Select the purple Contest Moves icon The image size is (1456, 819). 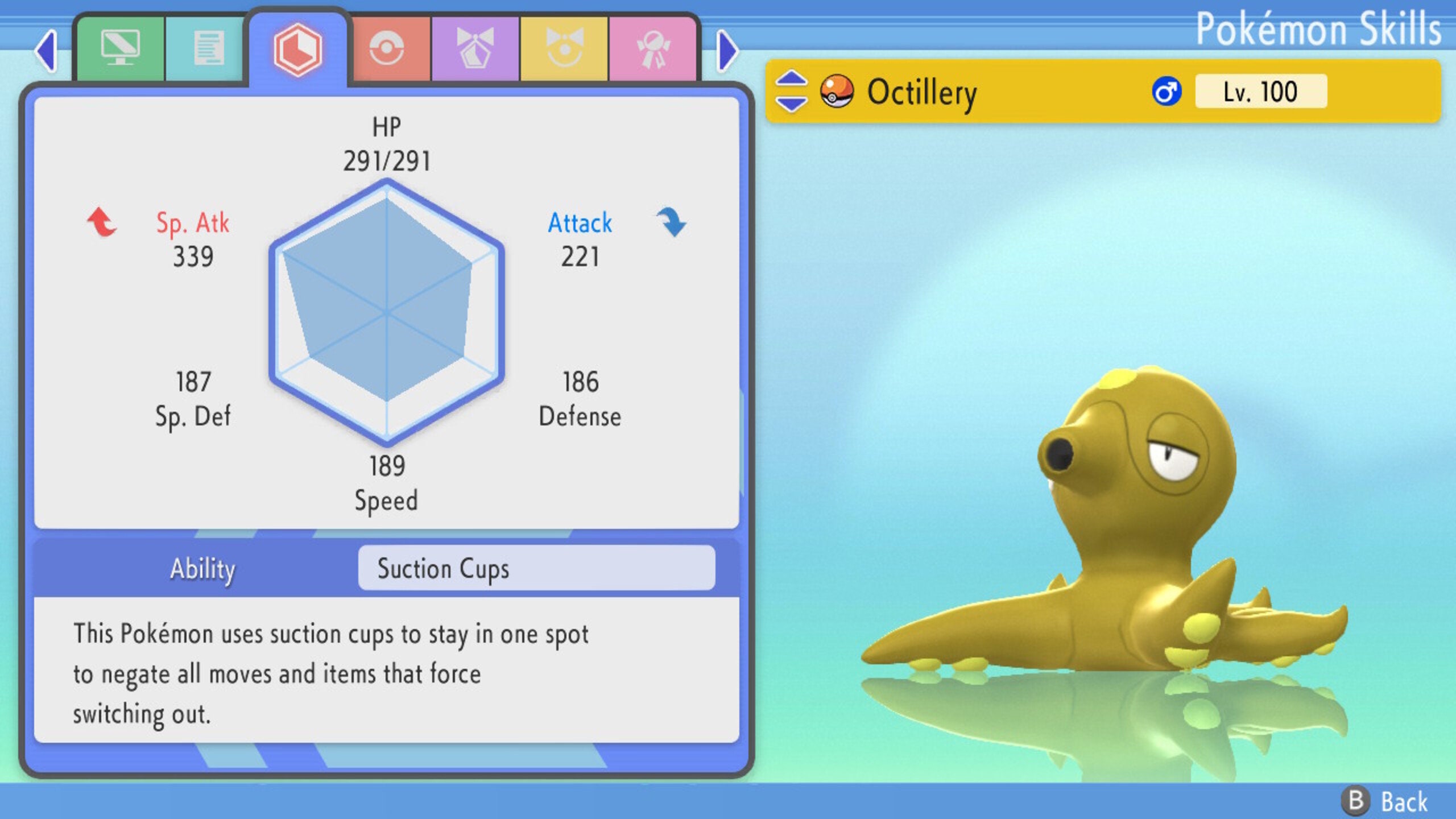click(474, 48)
